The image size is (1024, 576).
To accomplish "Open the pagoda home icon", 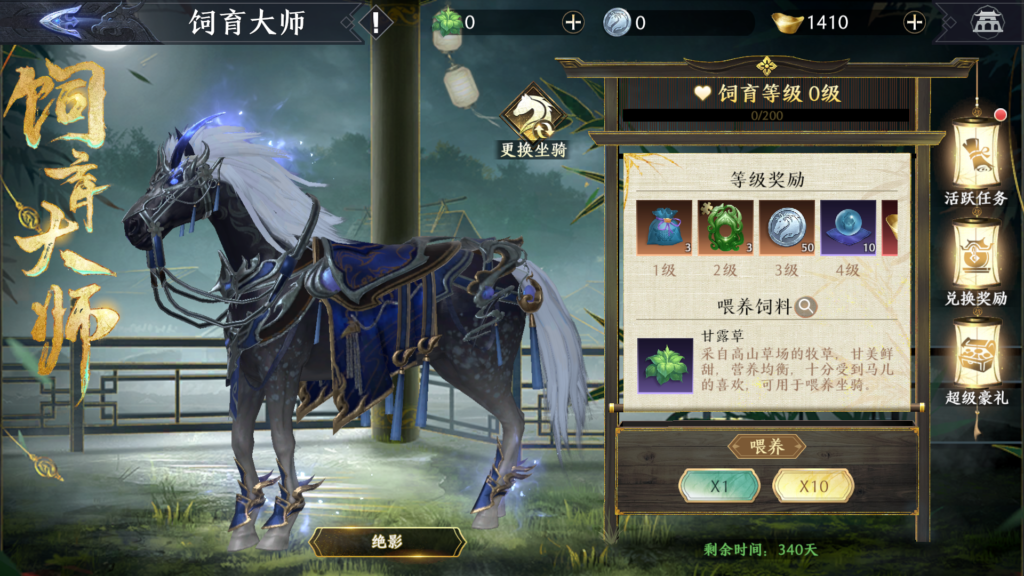I will point(987,22).
